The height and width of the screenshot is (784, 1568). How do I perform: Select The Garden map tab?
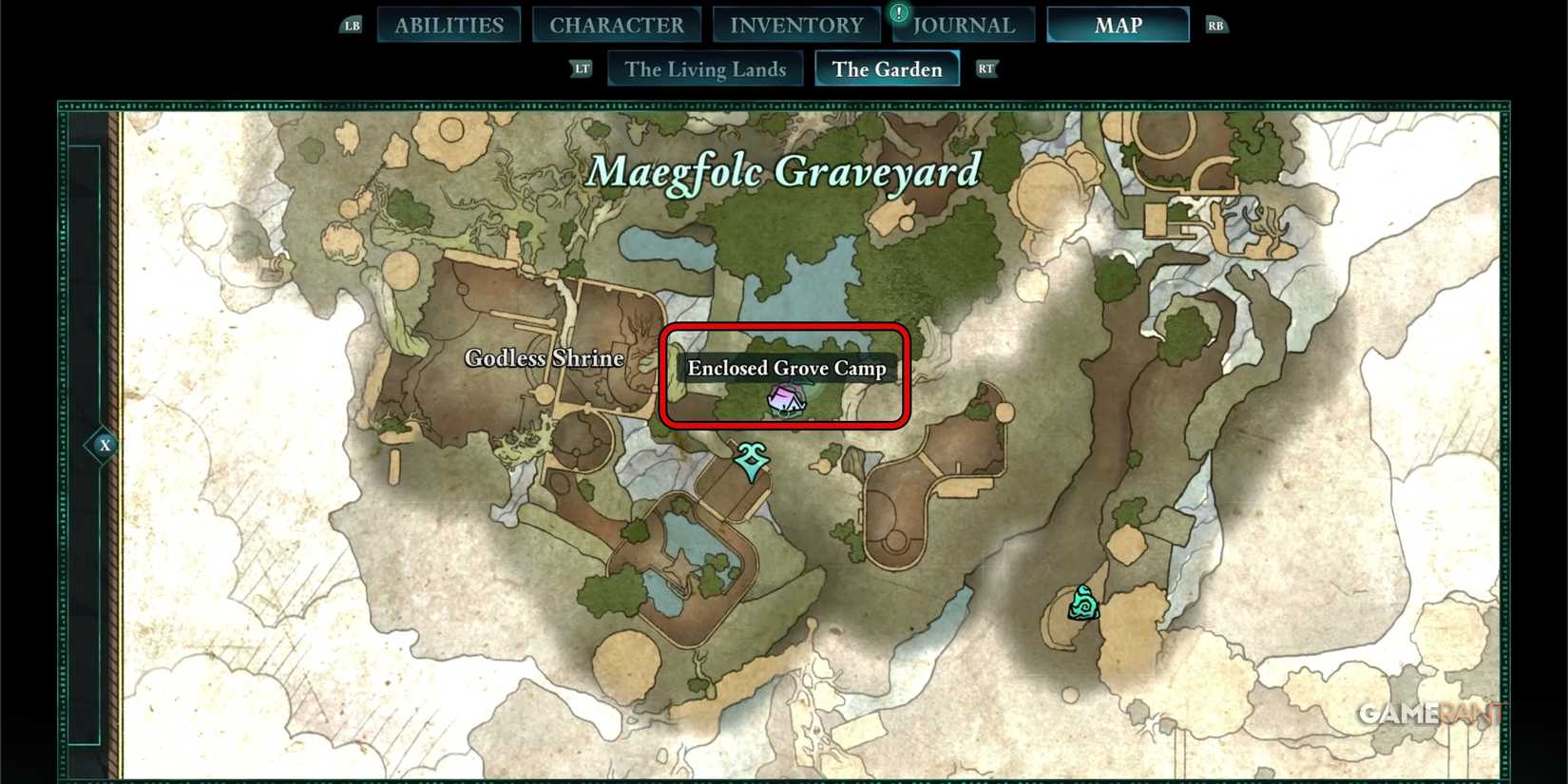[x=887, y=68]
